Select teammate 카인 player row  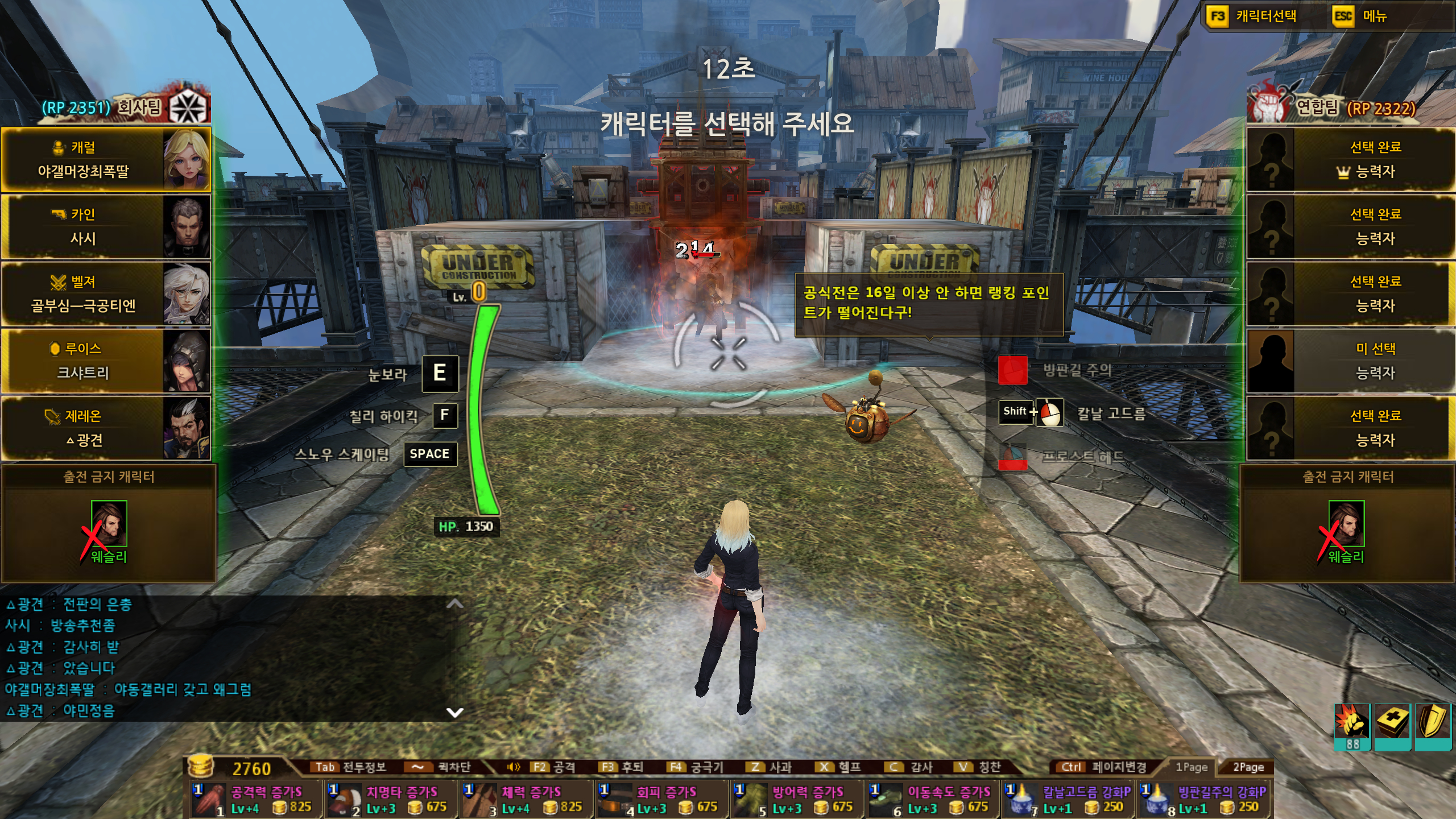point(106,226)
